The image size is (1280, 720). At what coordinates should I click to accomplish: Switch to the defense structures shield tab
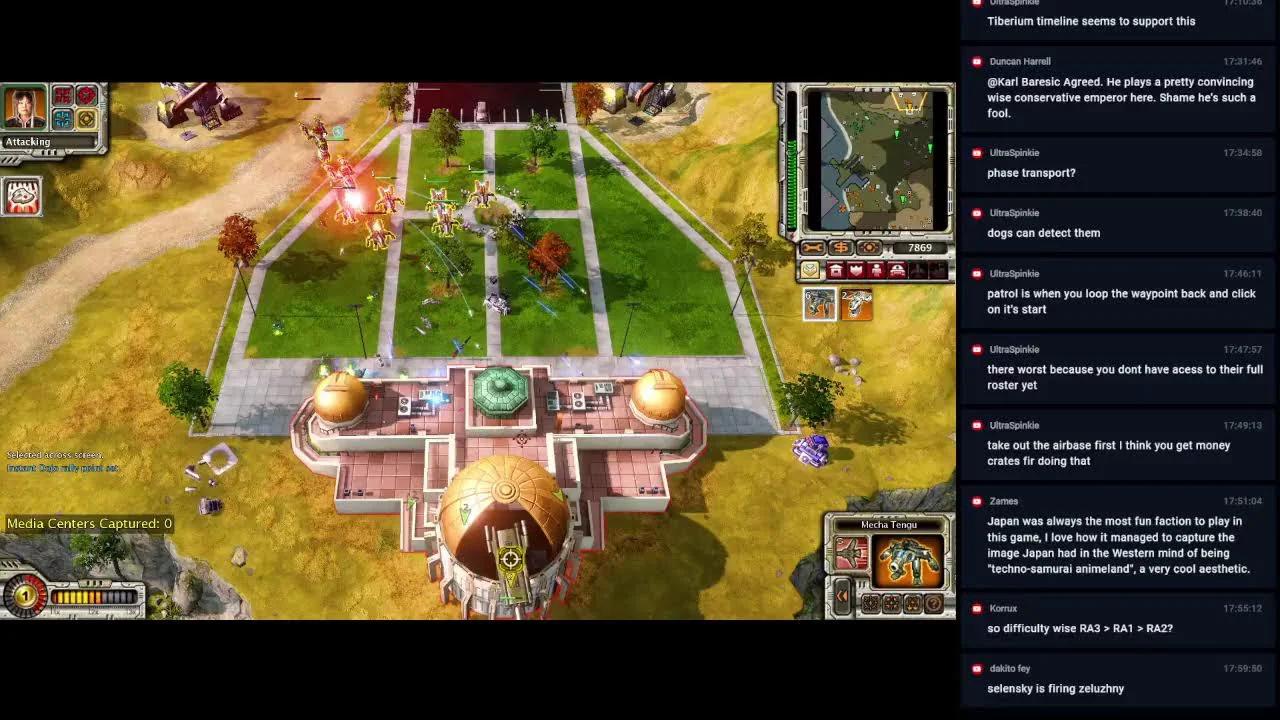(856, 270)
